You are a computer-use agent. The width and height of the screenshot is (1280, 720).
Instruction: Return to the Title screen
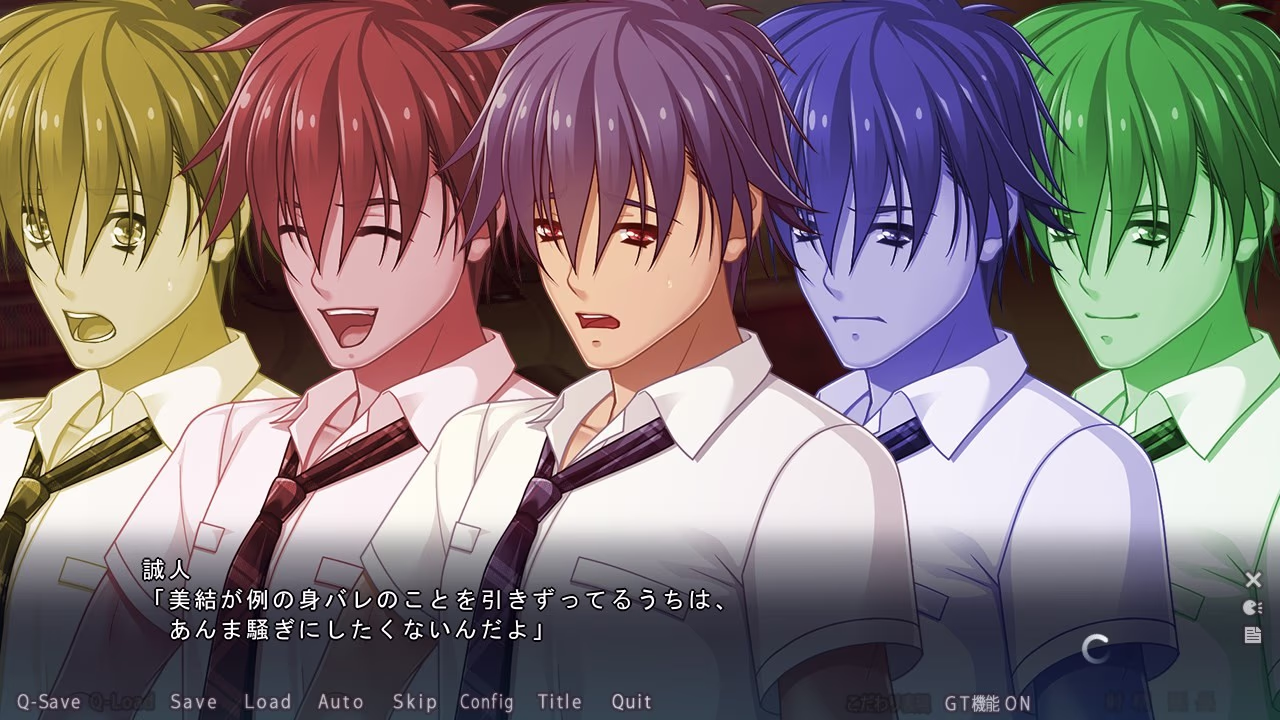pos(559,702)
